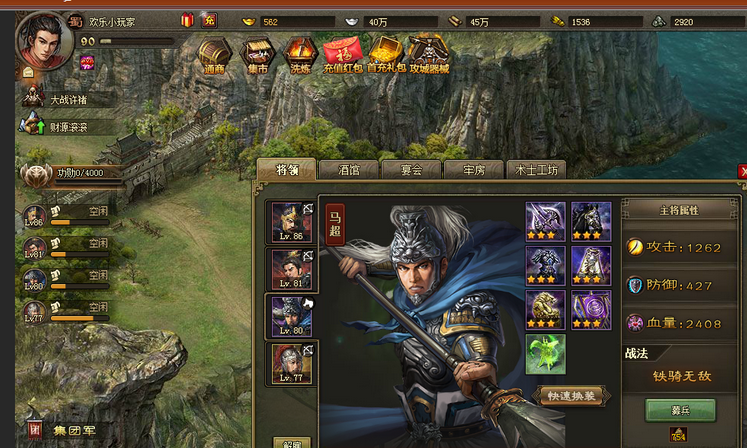Open the 大战许褚 quest
The width and height of the screenshot is (747, 448).
[69, 99]
